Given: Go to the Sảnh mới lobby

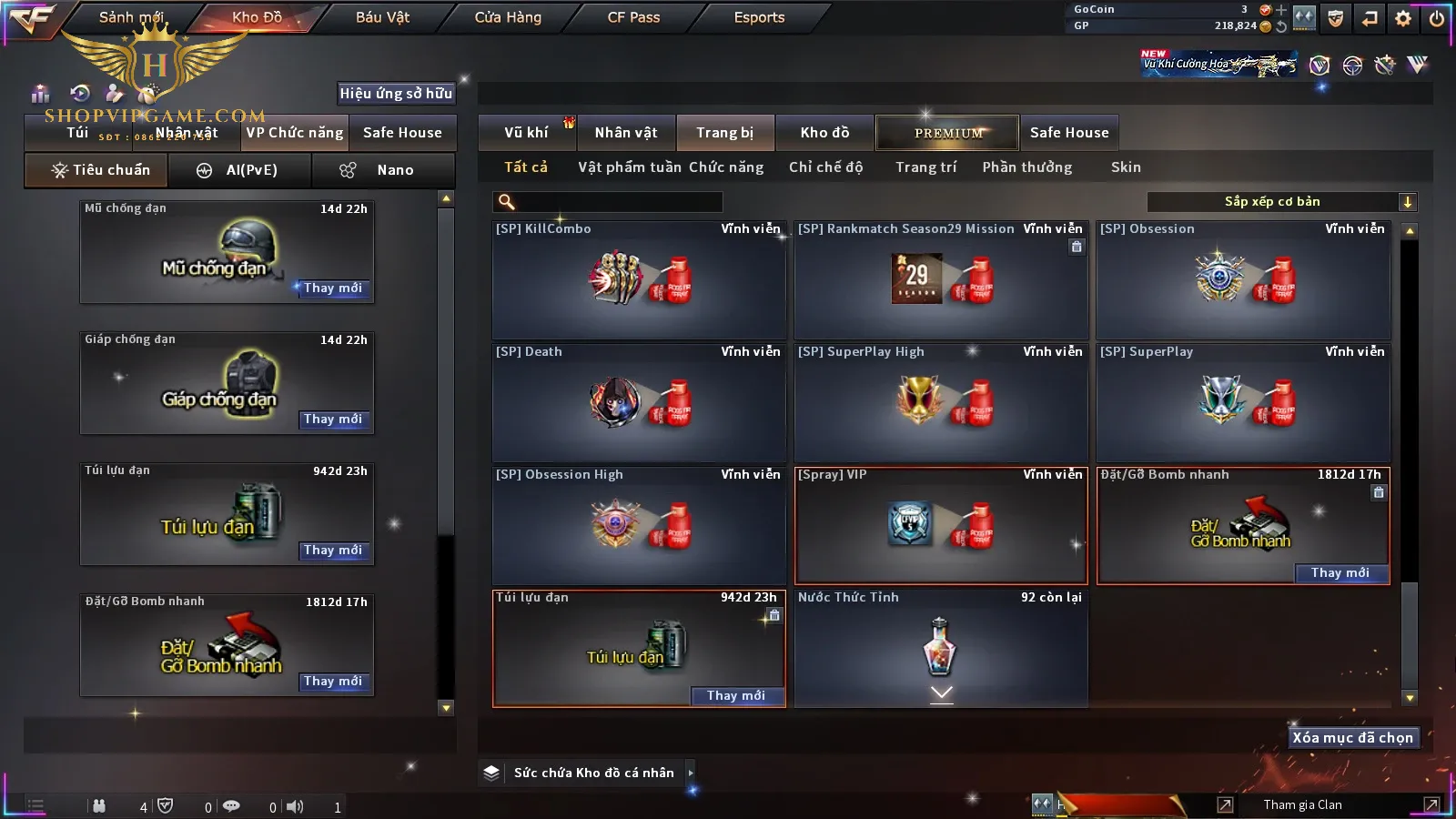Looking at the screenshot, I should pyautogui.click(x=131, y=17).
